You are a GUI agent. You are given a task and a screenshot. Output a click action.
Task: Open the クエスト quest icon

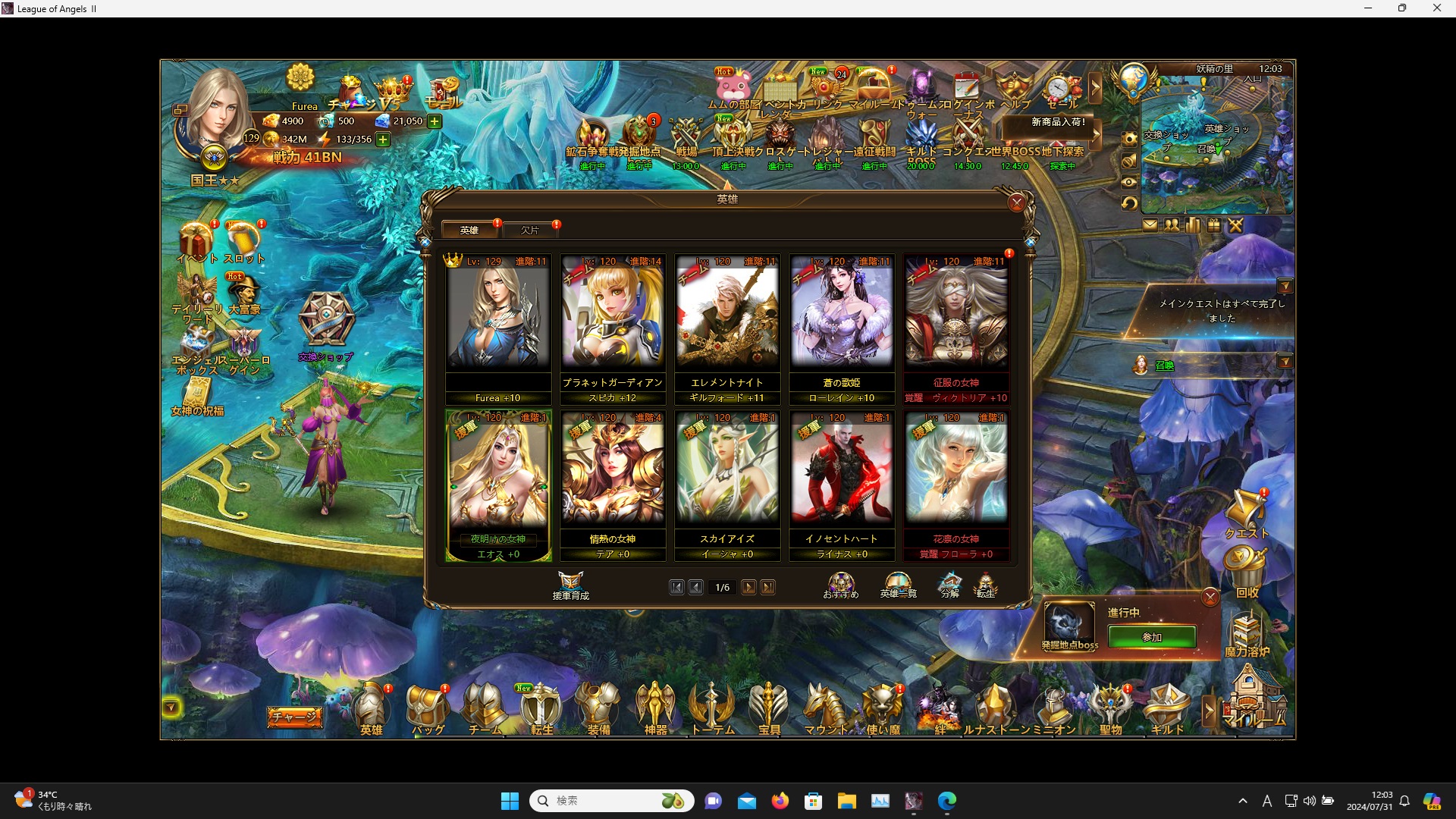(x=1246, y=514)
